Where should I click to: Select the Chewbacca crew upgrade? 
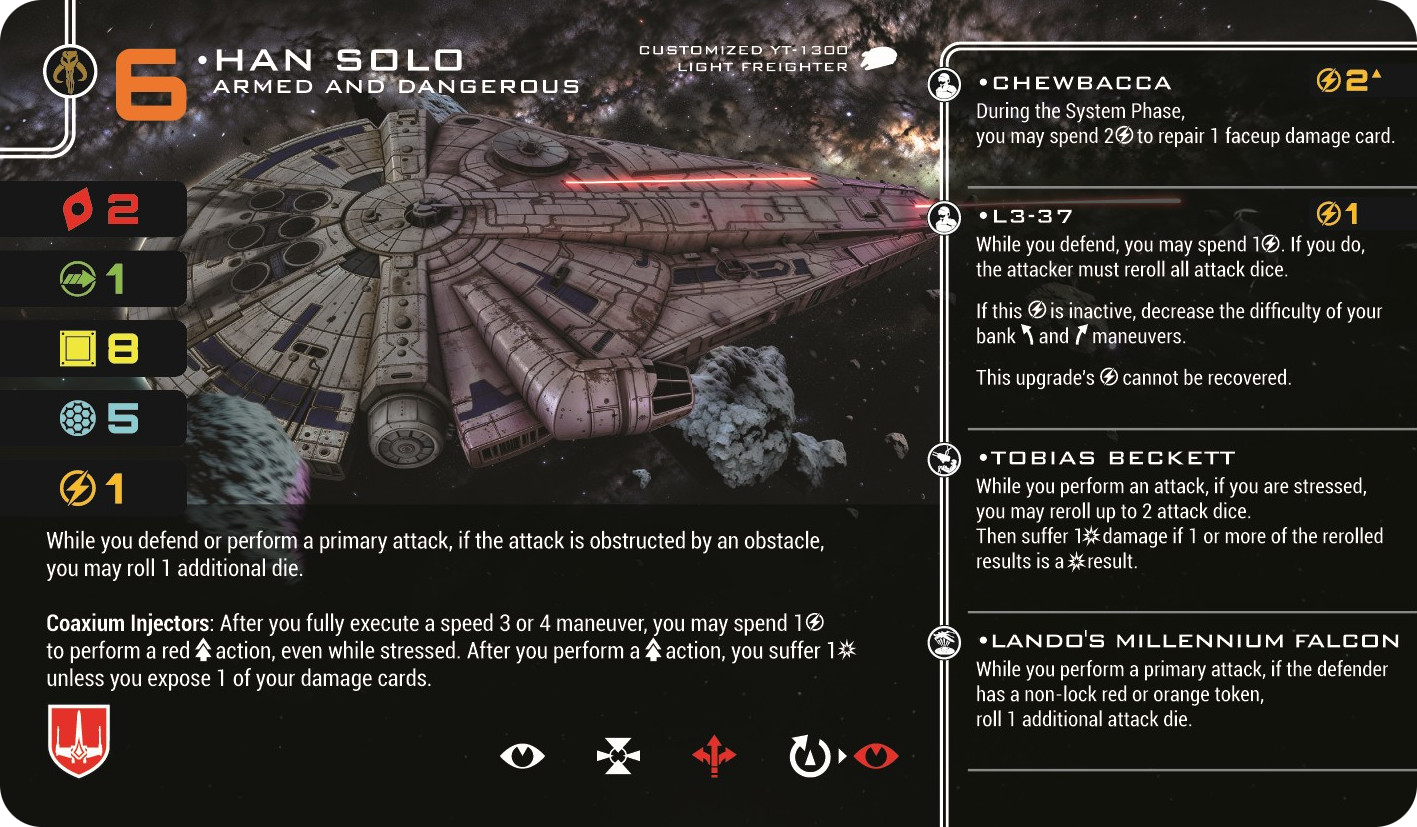pyautogui.click(x=1074, y=83)
